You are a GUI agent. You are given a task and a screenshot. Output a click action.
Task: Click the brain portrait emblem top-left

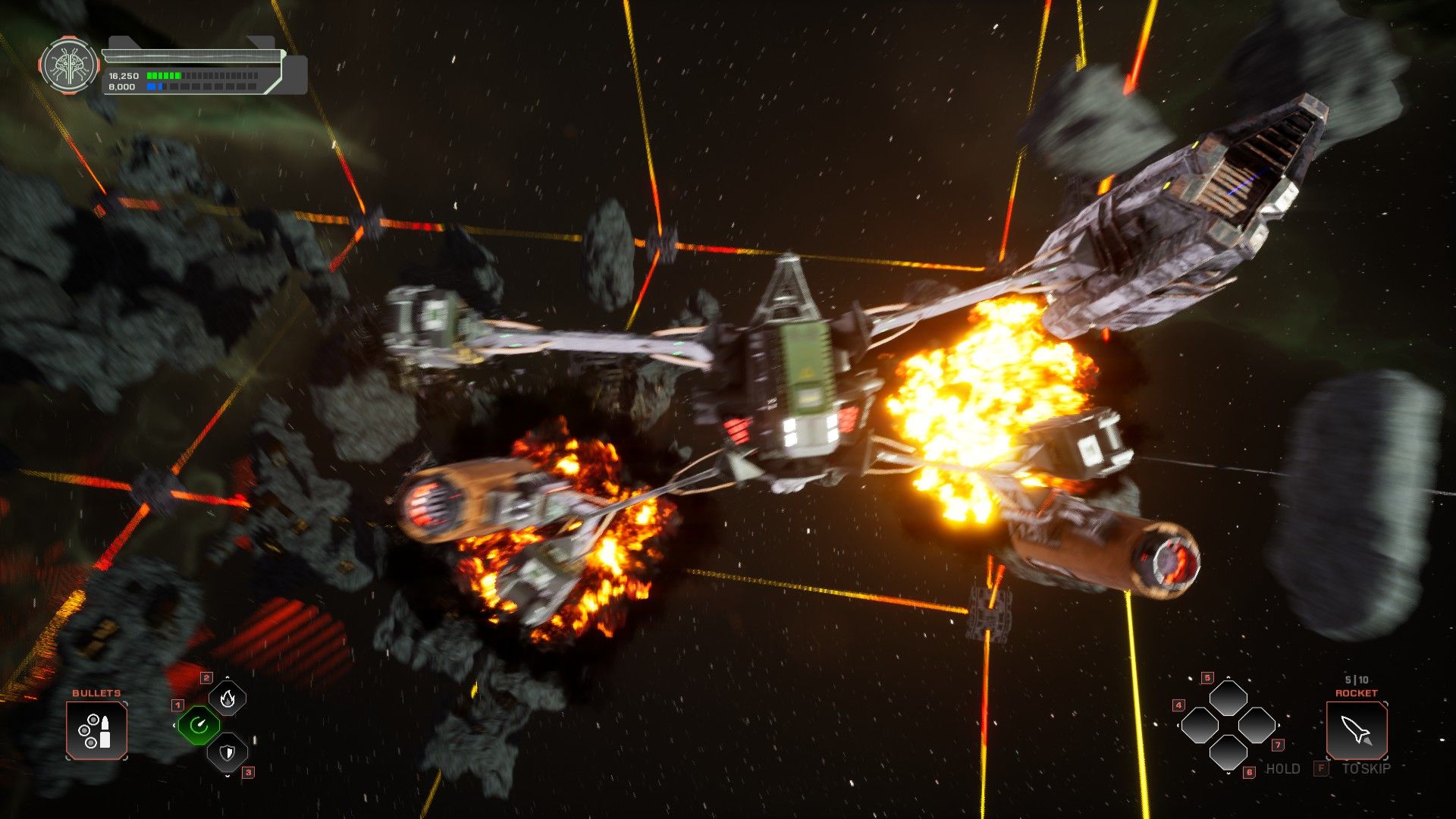(68, 66)
